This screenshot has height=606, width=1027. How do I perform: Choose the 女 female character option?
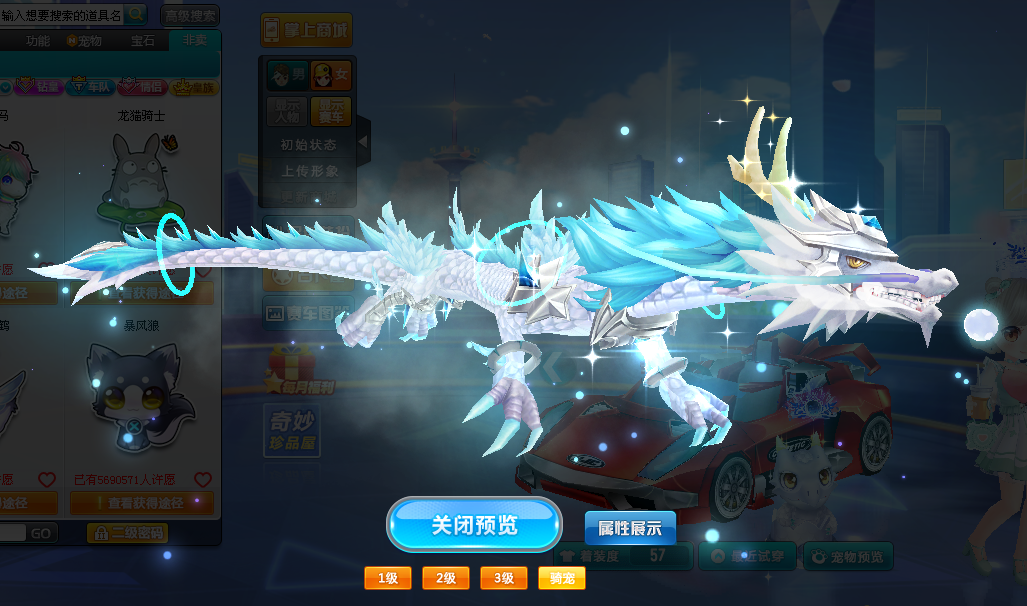(x=332, y=75)
